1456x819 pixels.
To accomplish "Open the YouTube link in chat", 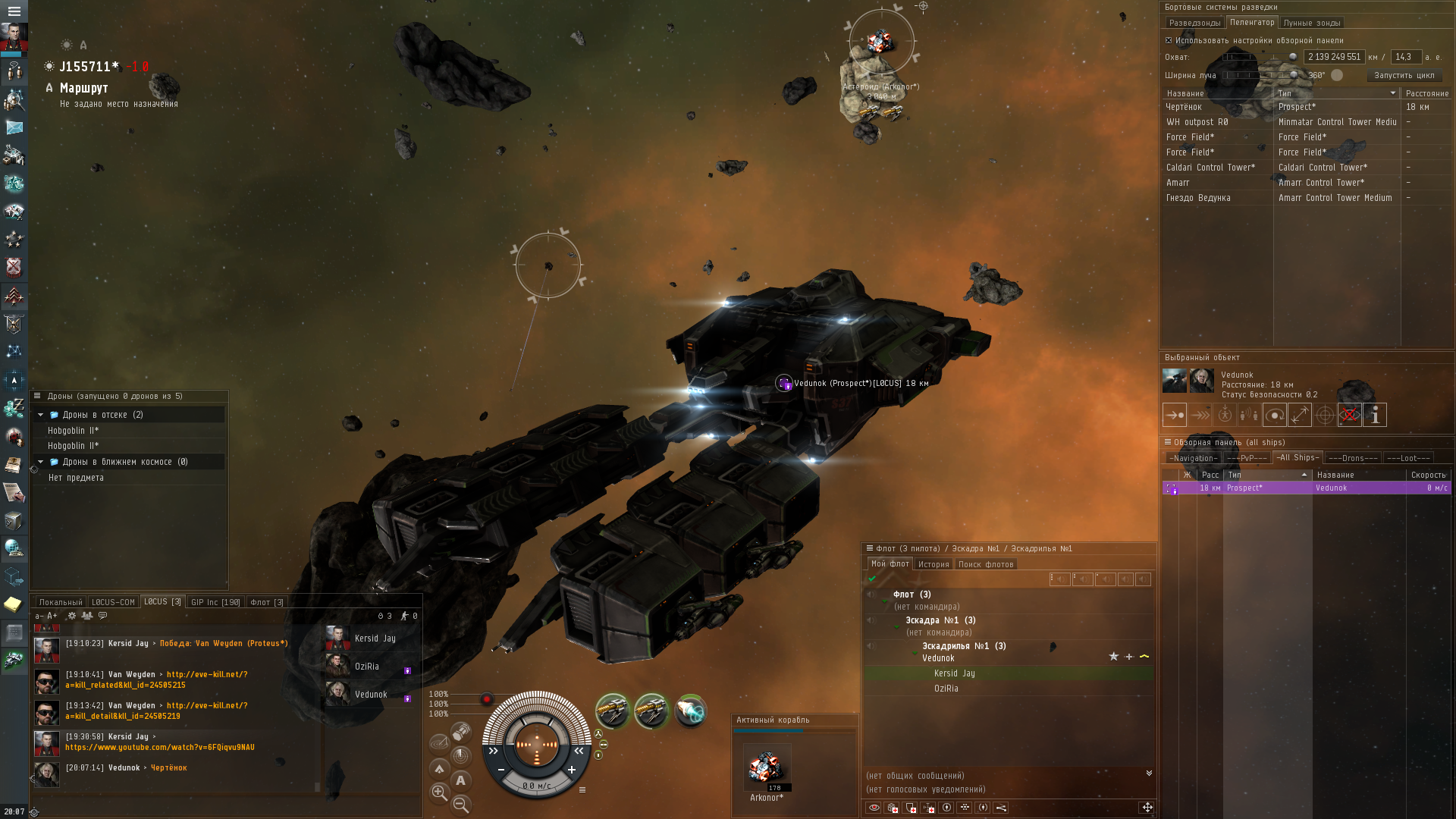I will pos(160,748).
